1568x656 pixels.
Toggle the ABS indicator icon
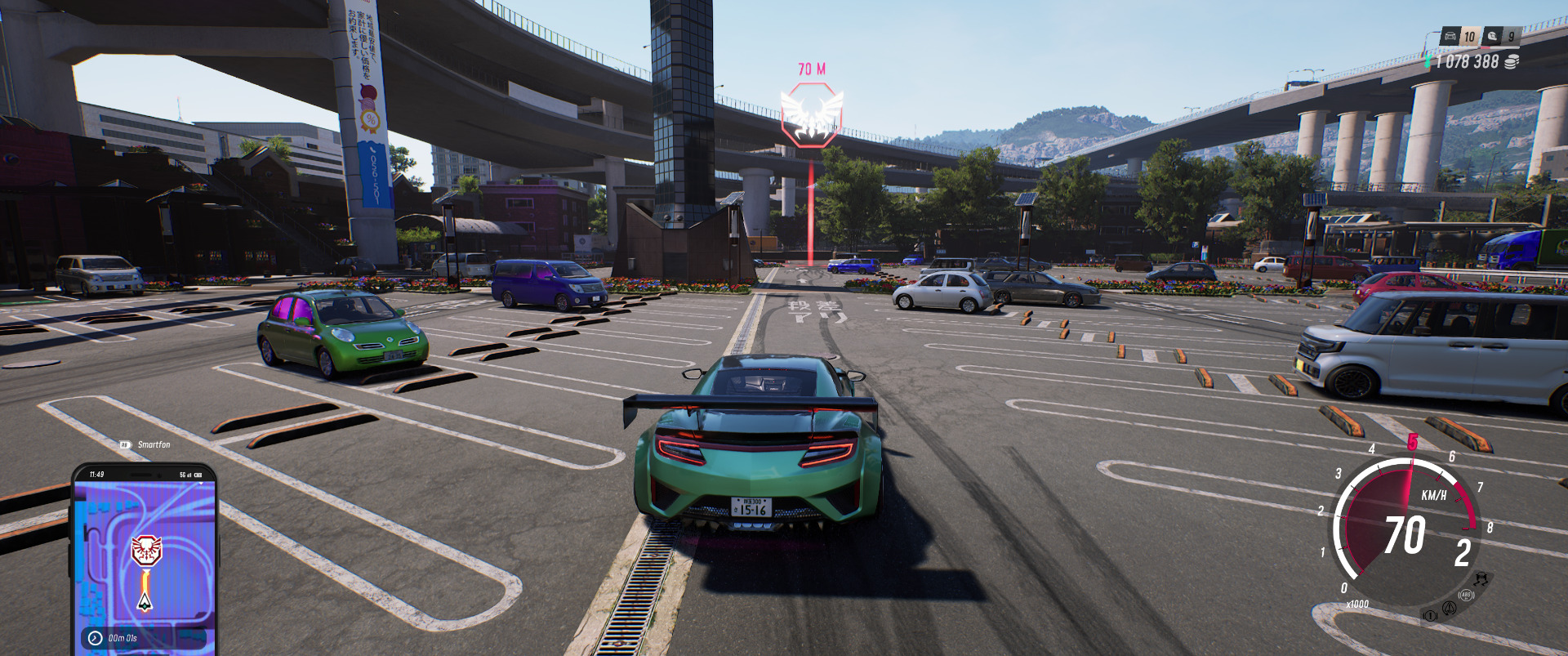(x=1466, y=596)
